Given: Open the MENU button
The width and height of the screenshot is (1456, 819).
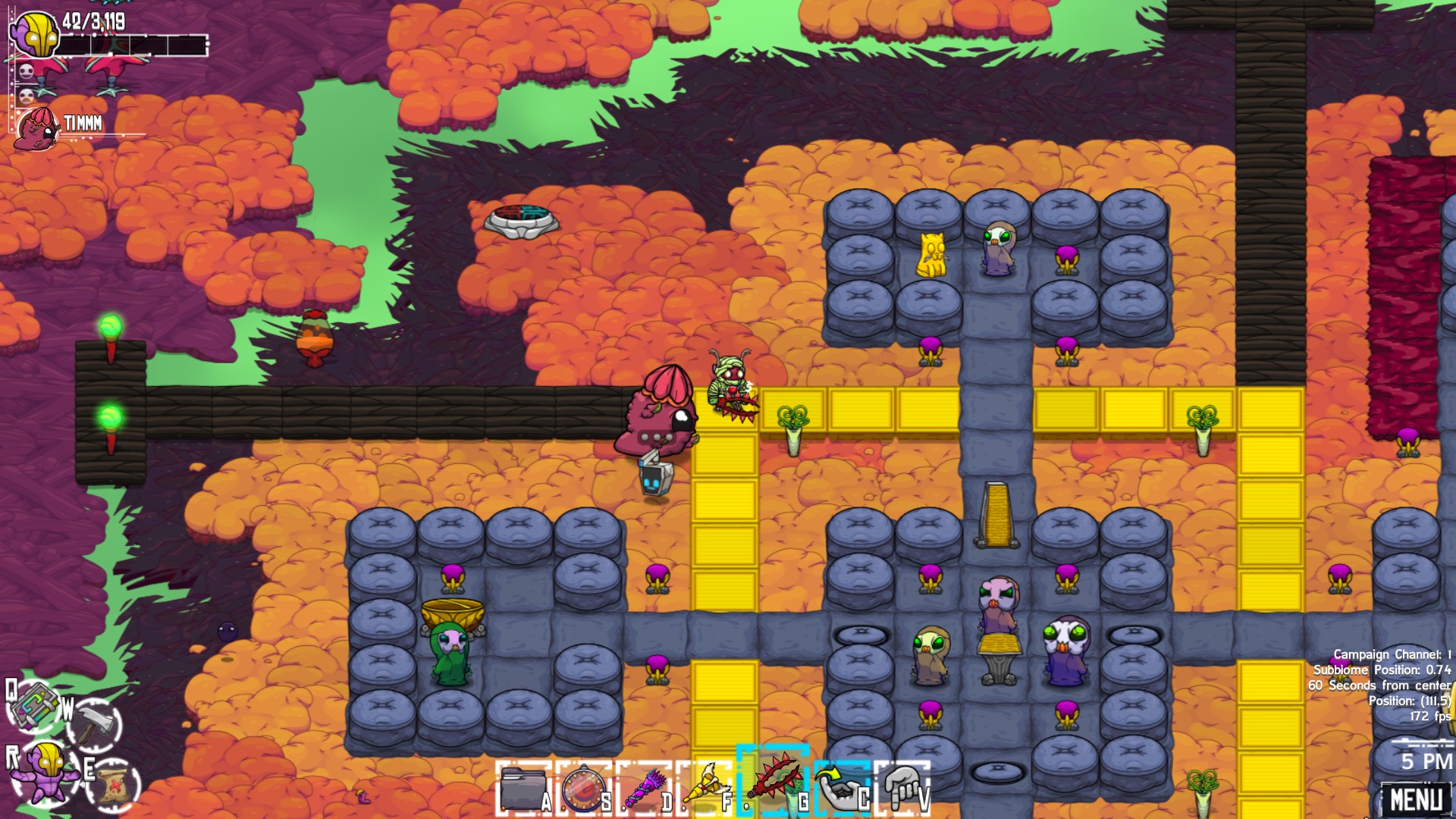Looking at the screenshot, I should (x=1416, y=799).
